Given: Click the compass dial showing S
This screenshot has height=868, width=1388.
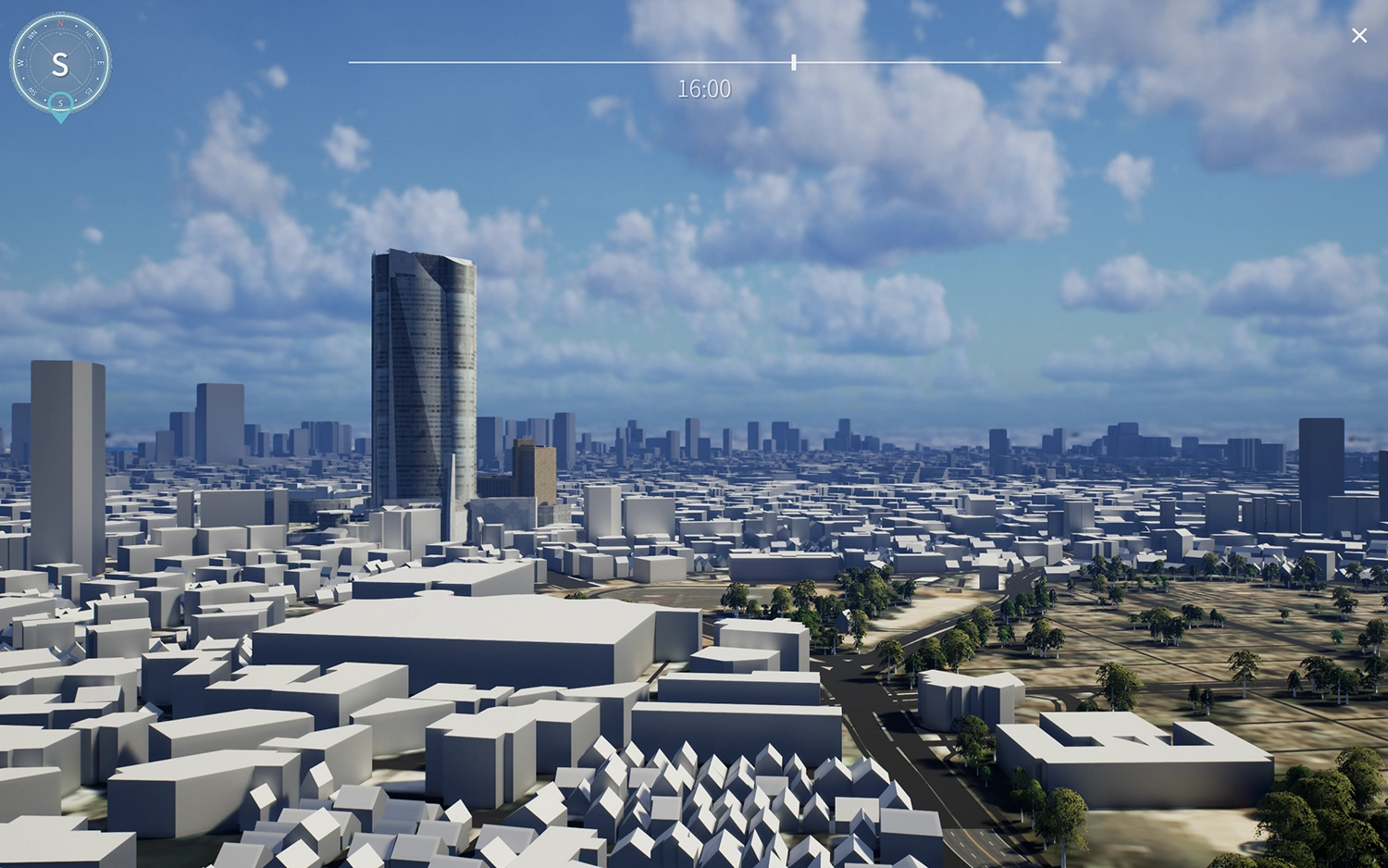Looking at the screenshot, I should (x=60, y=62).
